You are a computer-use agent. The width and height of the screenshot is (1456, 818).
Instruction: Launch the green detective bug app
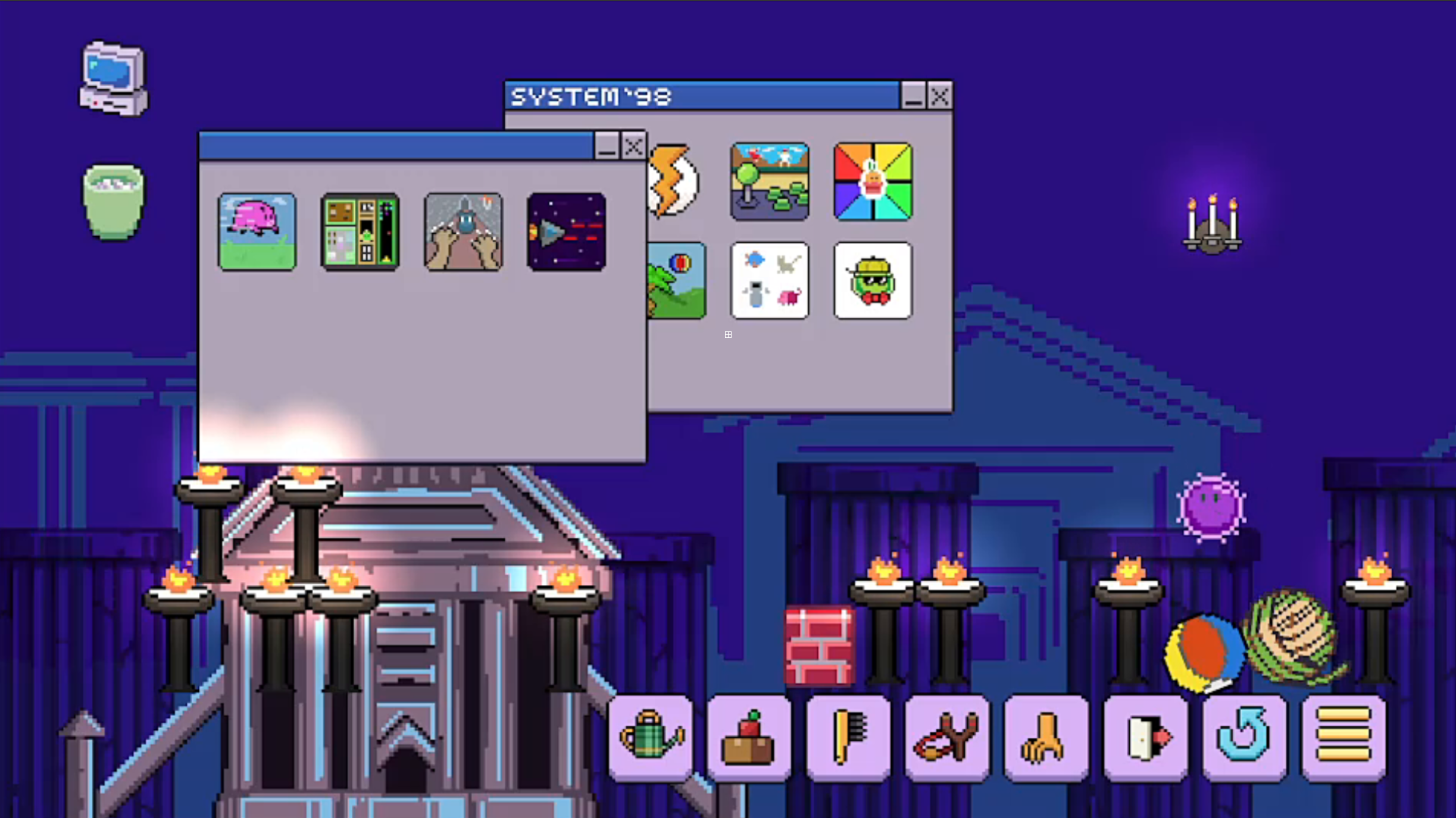pyautogui.click(x=871, y=280)
